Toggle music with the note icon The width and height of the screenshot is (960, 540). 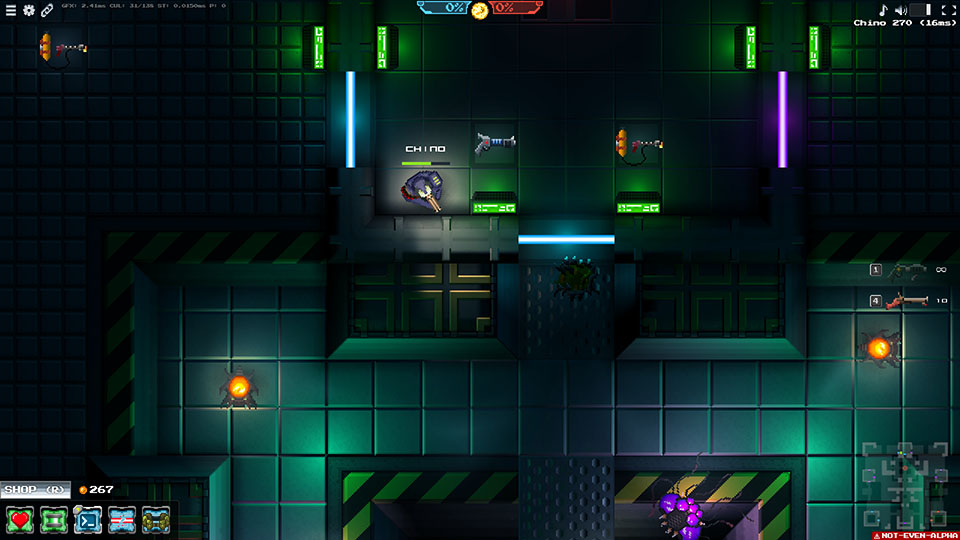point(883,10)
